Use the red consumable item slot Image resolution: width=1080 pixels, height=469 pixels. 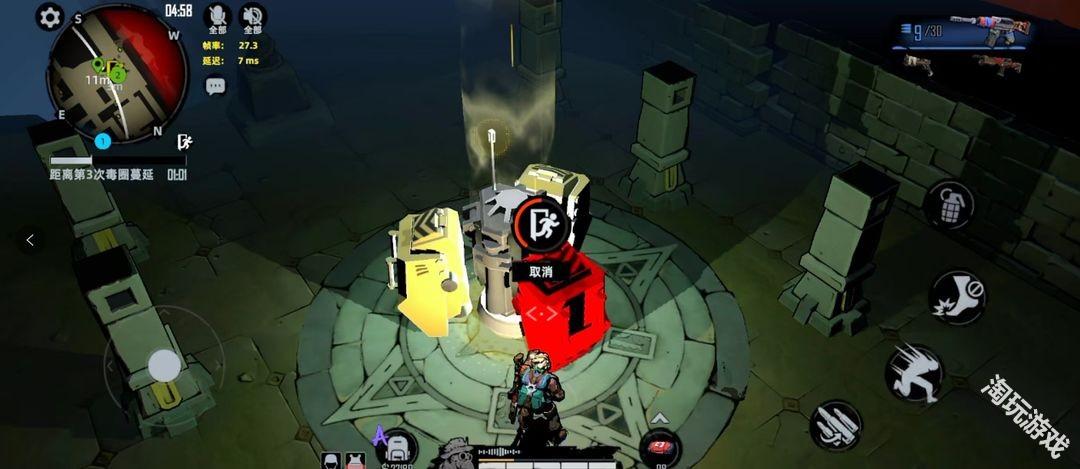[x=660, y=450]
